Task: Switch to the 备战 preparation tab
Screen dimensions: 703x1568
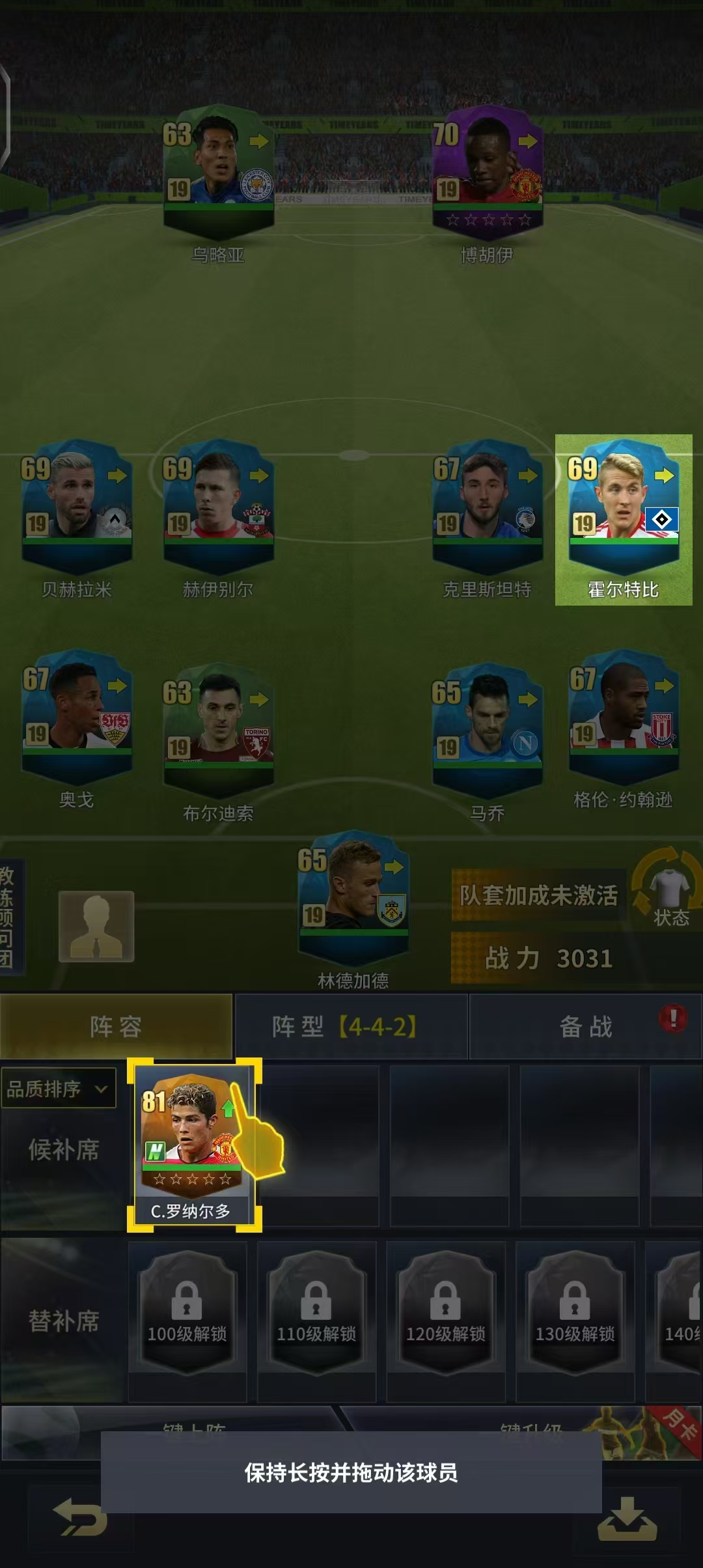Action: [x=586, y=1027]
